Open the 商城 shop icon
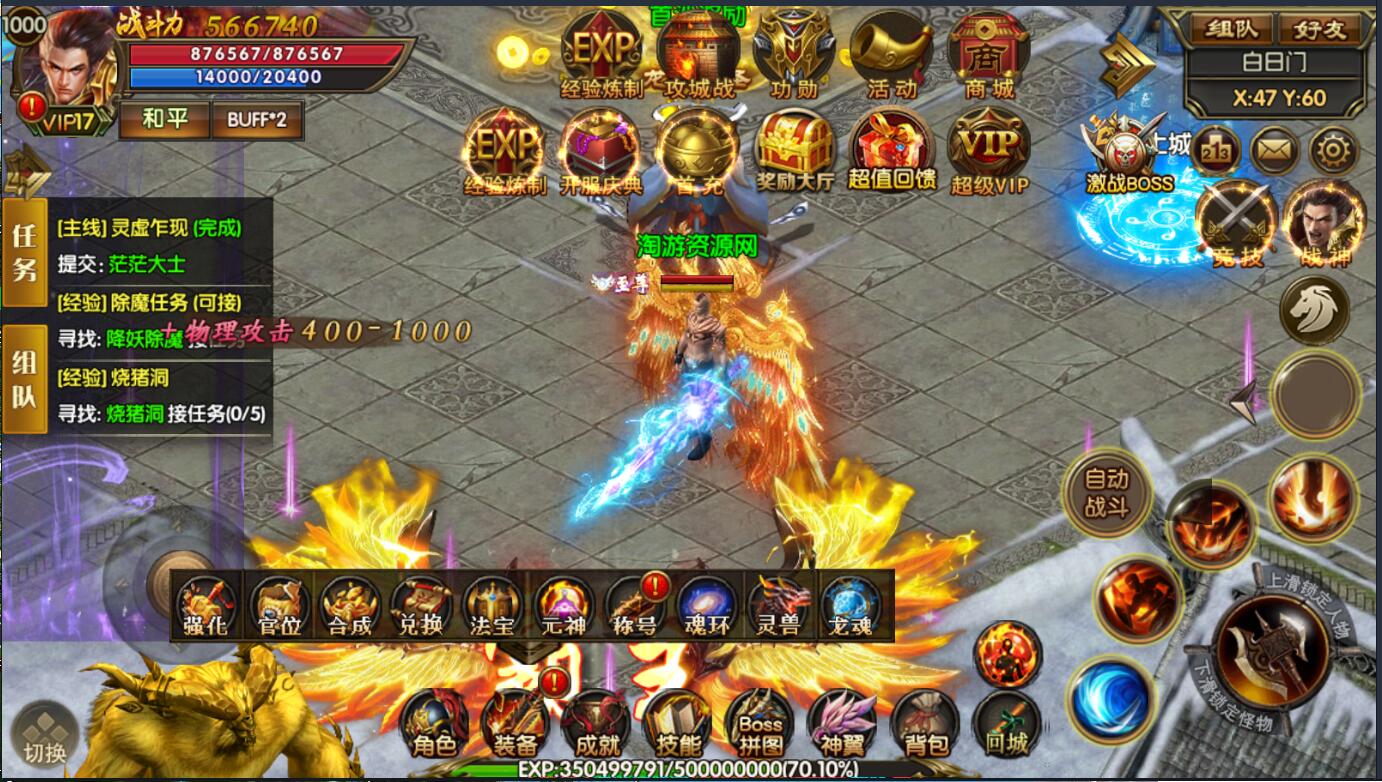The width and height of the screenshot is (1382, 782). pos(988,55)
